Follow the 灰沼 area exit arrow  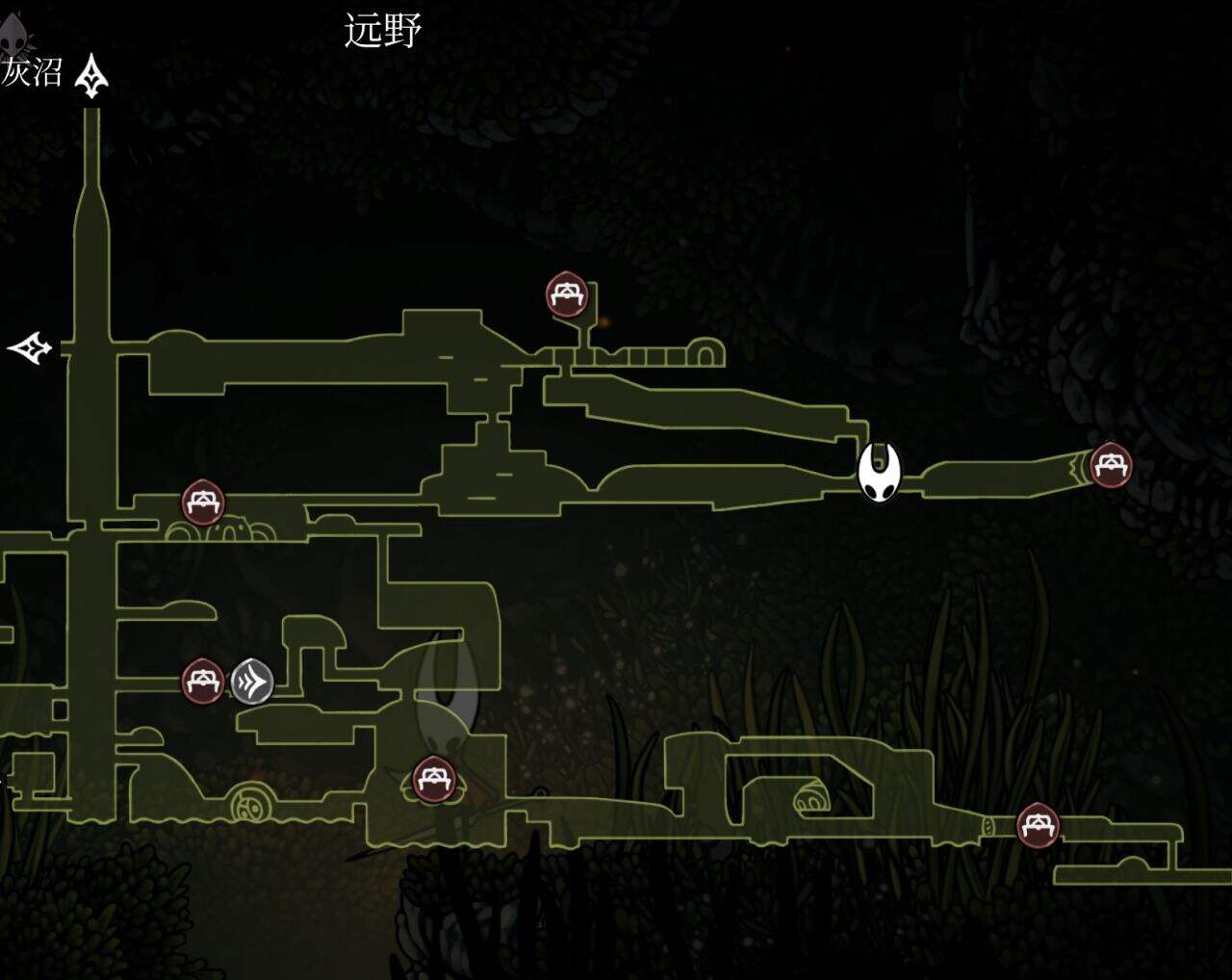pyautogui.click(x=92, y=76)
